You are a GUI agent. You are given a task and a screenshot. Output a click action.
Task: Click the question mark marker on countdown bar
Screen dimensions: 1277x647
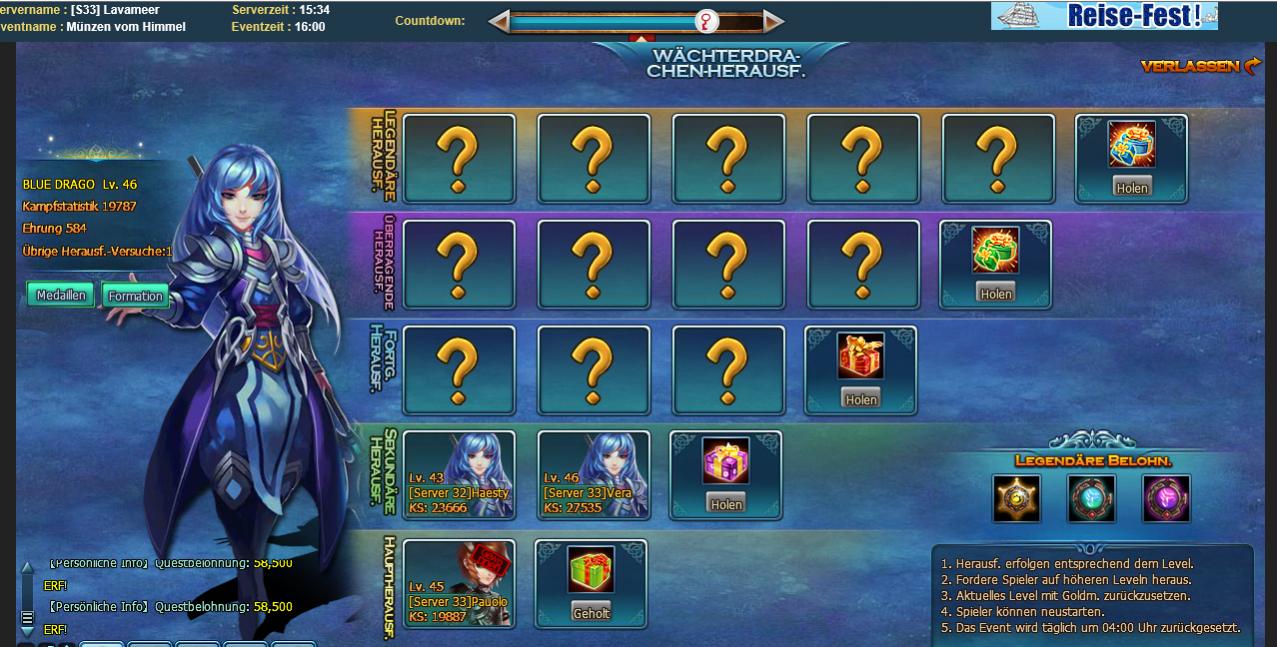coord(707,21)
